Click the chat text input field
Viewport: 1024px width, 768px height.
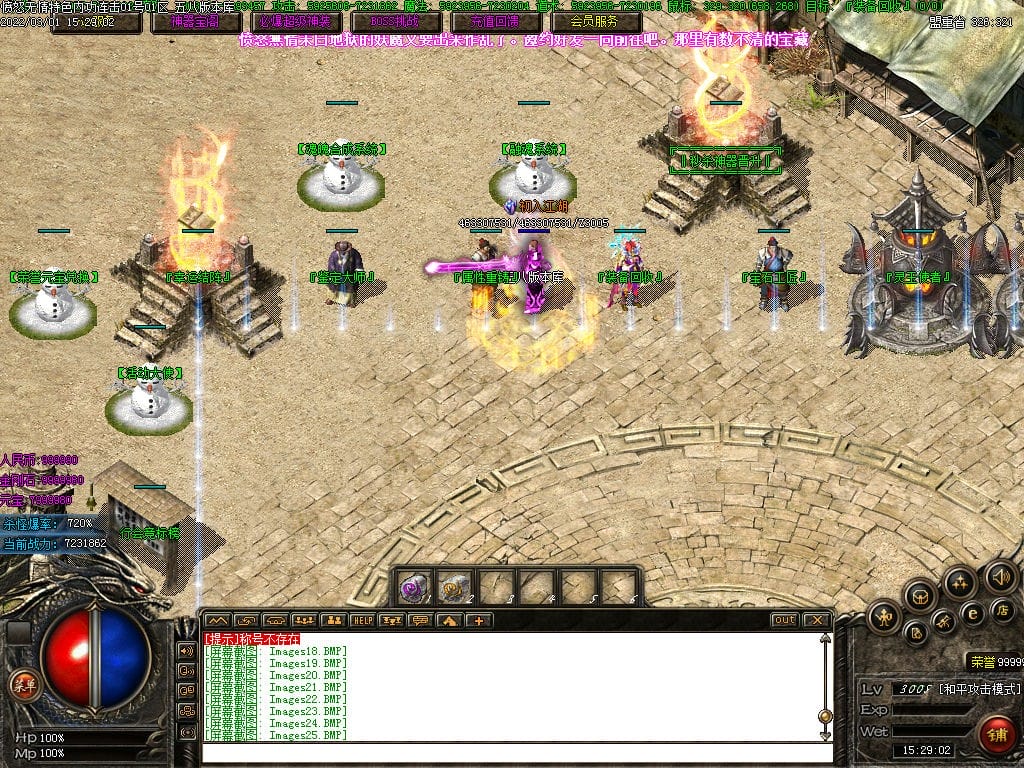510,752
